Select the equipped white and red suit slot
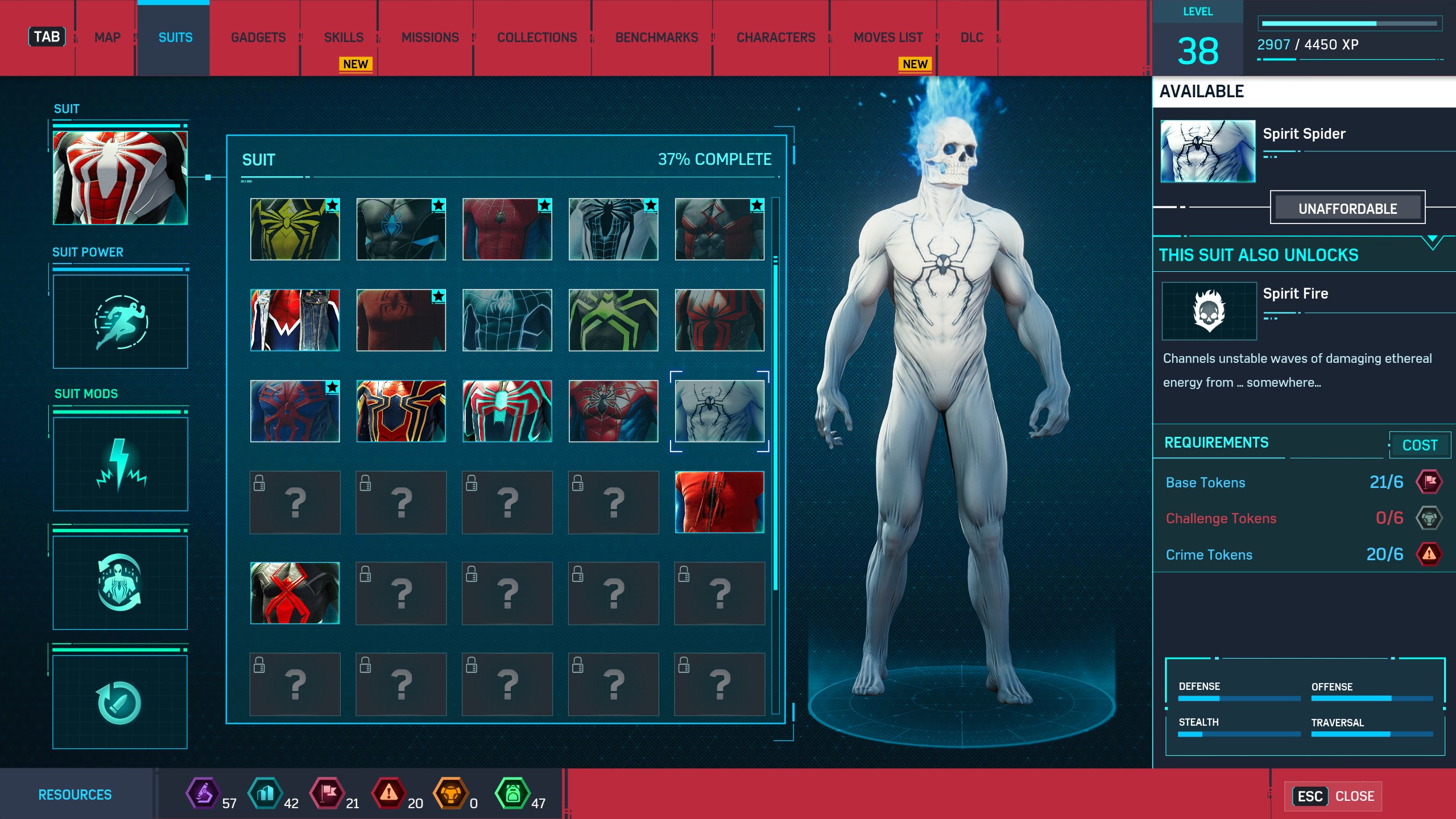 (120, 178)
